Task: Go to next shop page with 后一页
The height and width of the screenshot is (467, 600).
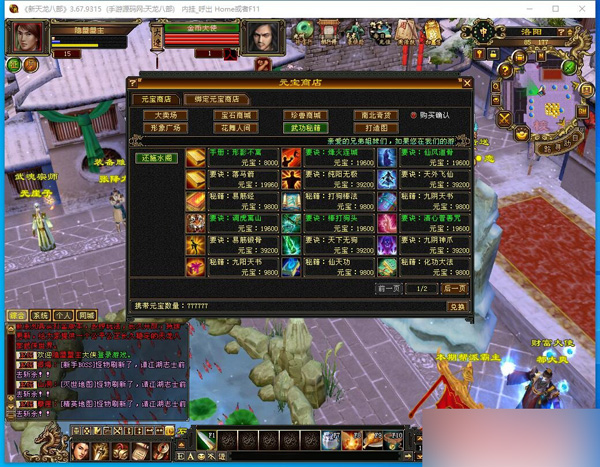Action: pyautogui.click(x=453, y=288)
